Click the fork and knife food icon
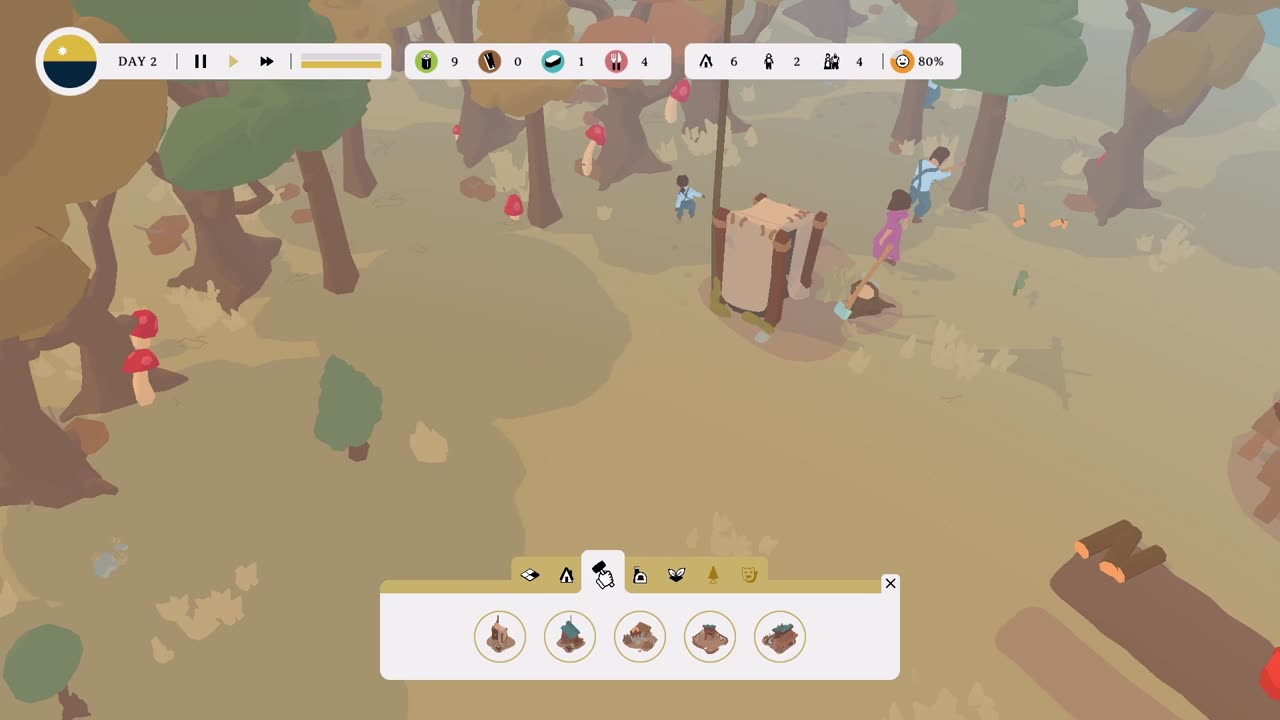The height and width of the screenshot is (720, 1280). (x=616, y=62)
